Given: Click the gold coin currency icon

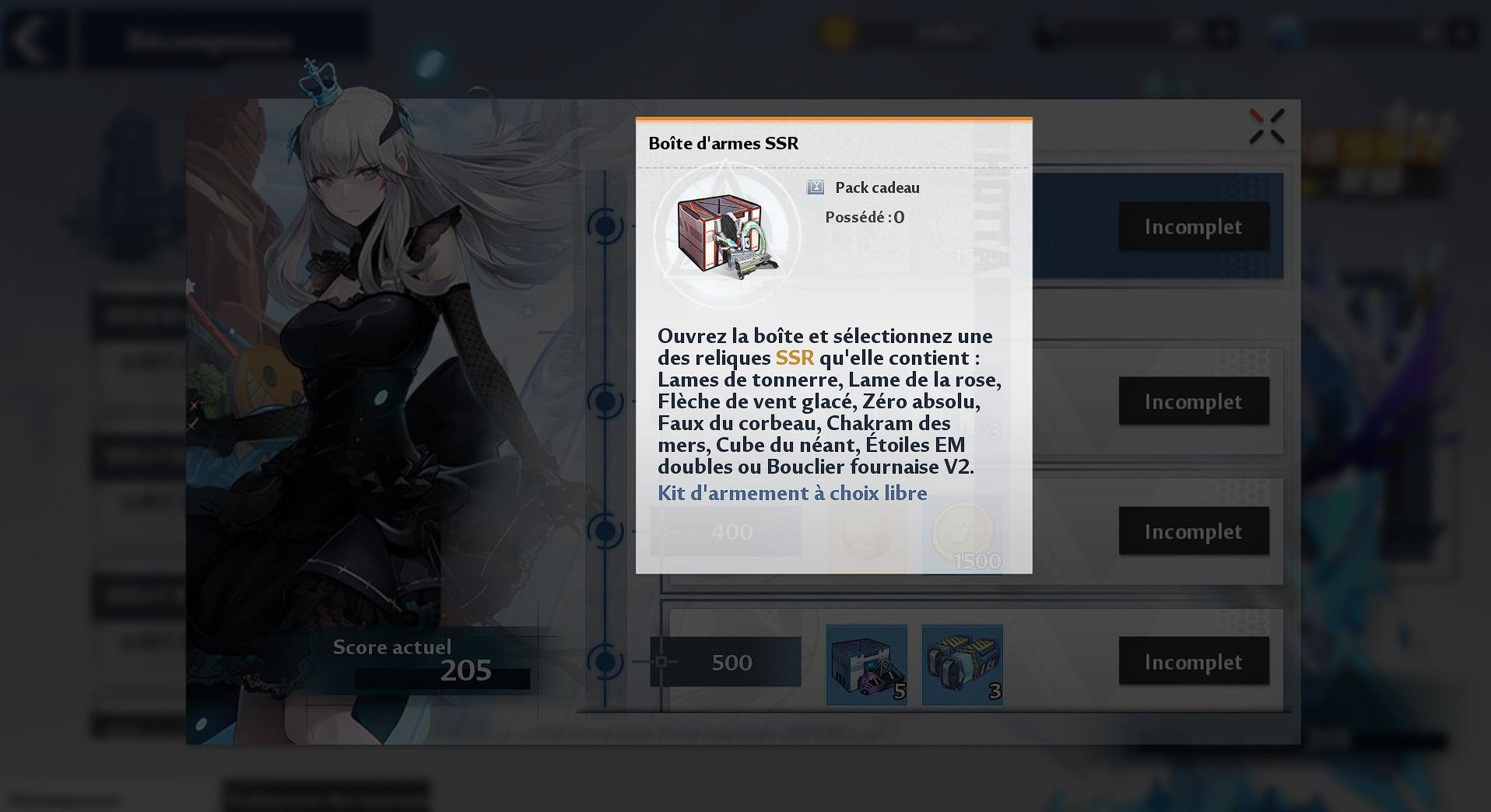Looking at the screenshot, I should pyautogui.click(x=837, y=34).
